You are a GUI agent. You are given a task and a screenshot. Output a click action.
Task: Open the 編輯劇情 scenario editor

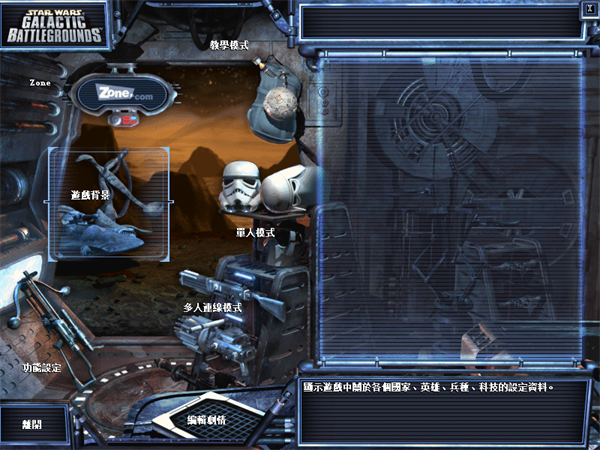coord(207,419)
